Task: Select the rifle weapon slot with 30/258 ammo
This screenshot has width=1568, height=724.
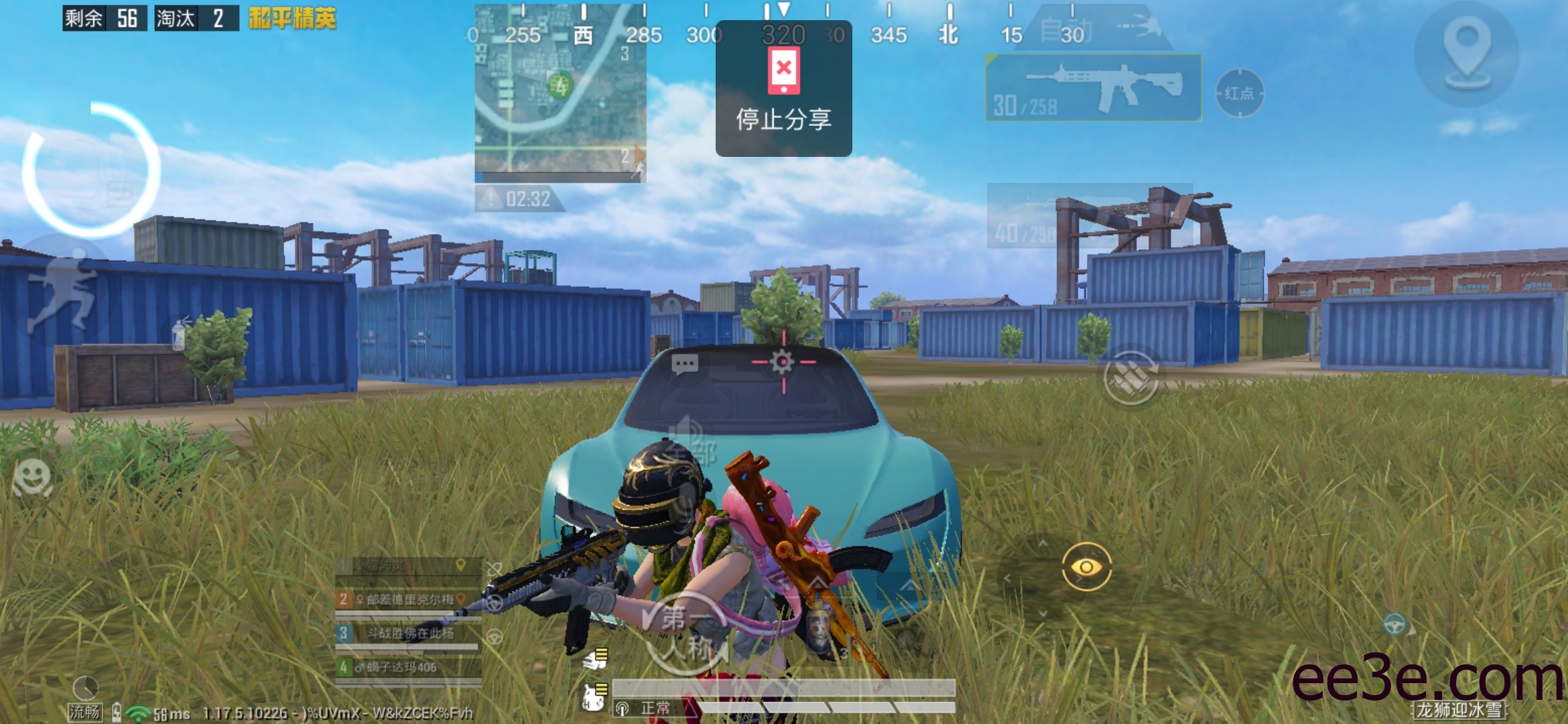Action: [1093, 88]
